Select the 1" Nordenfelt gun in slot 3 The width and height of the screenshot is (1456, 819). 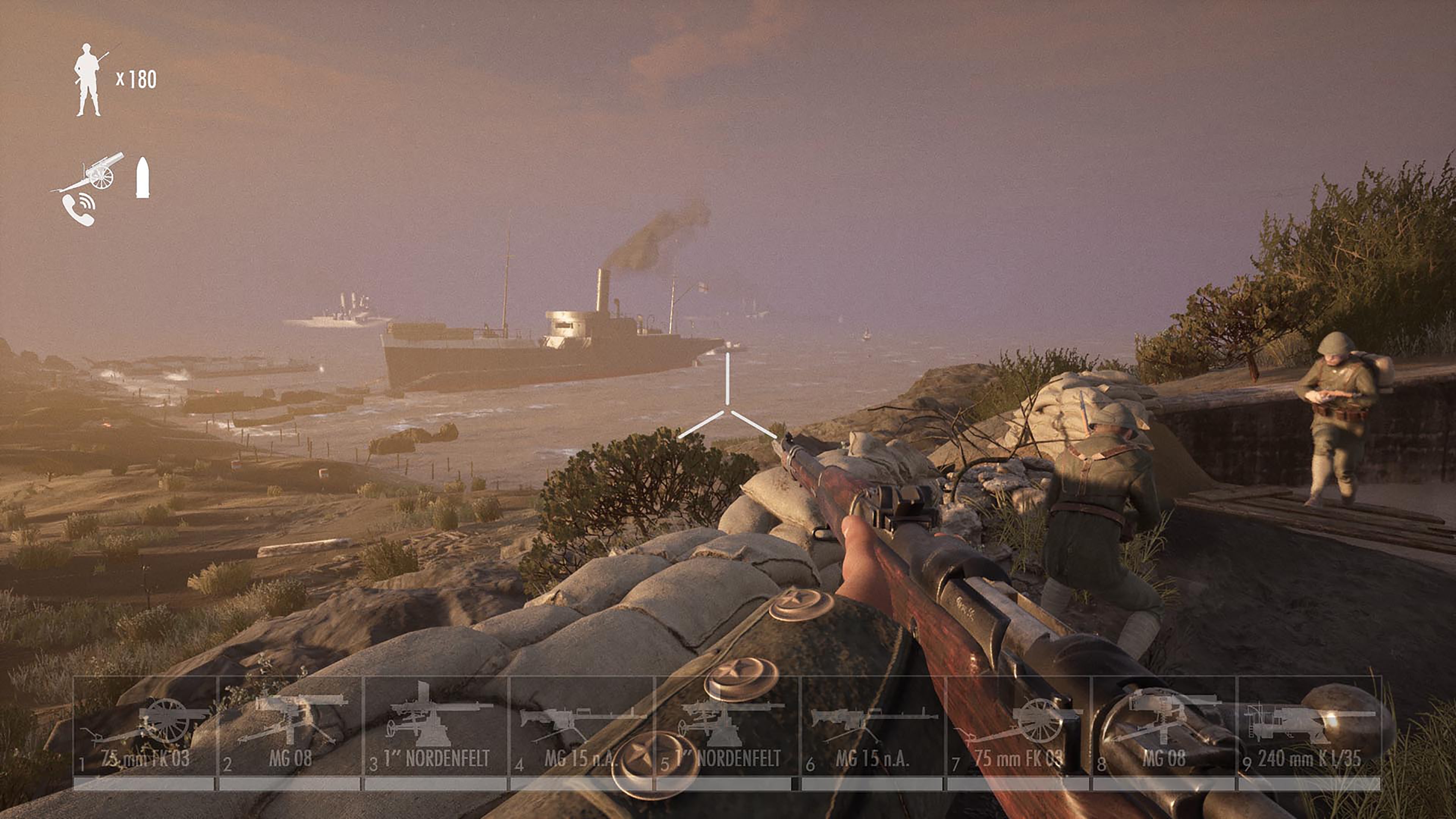point(435,735)
